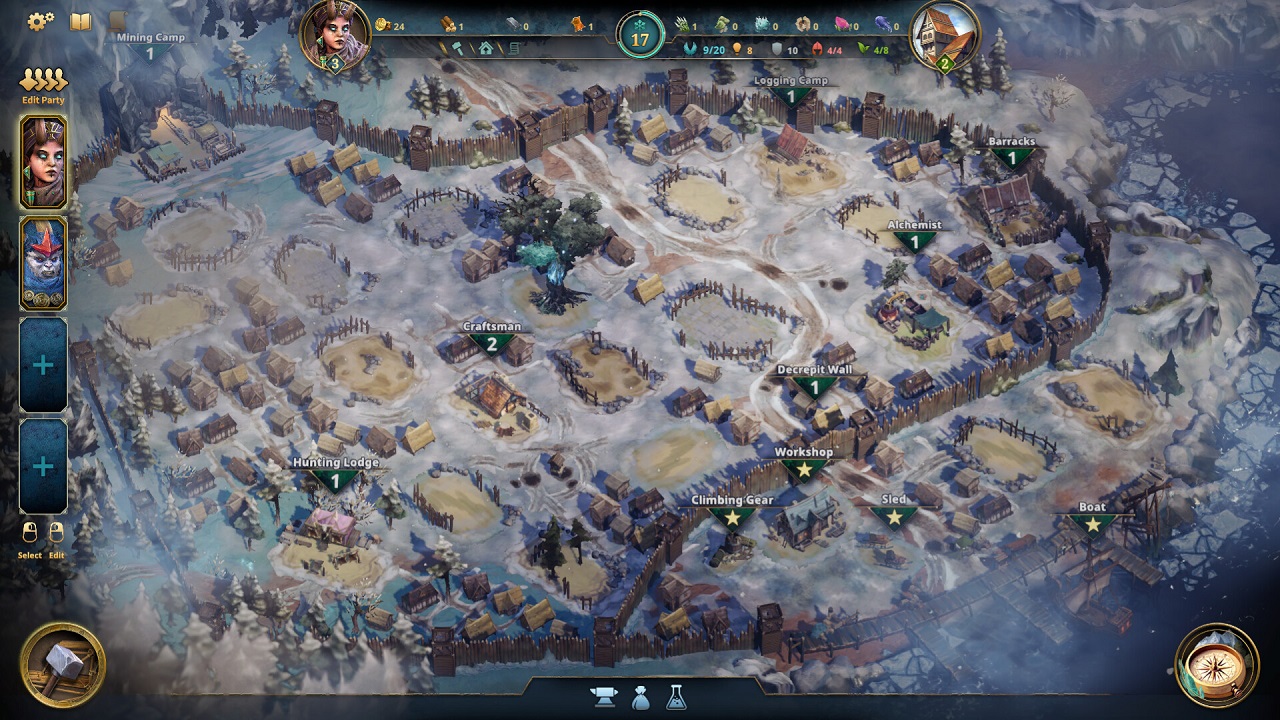Open the compass world map button
The height and width of the screenshot is (720, 1280).
tap(1216, 664)
